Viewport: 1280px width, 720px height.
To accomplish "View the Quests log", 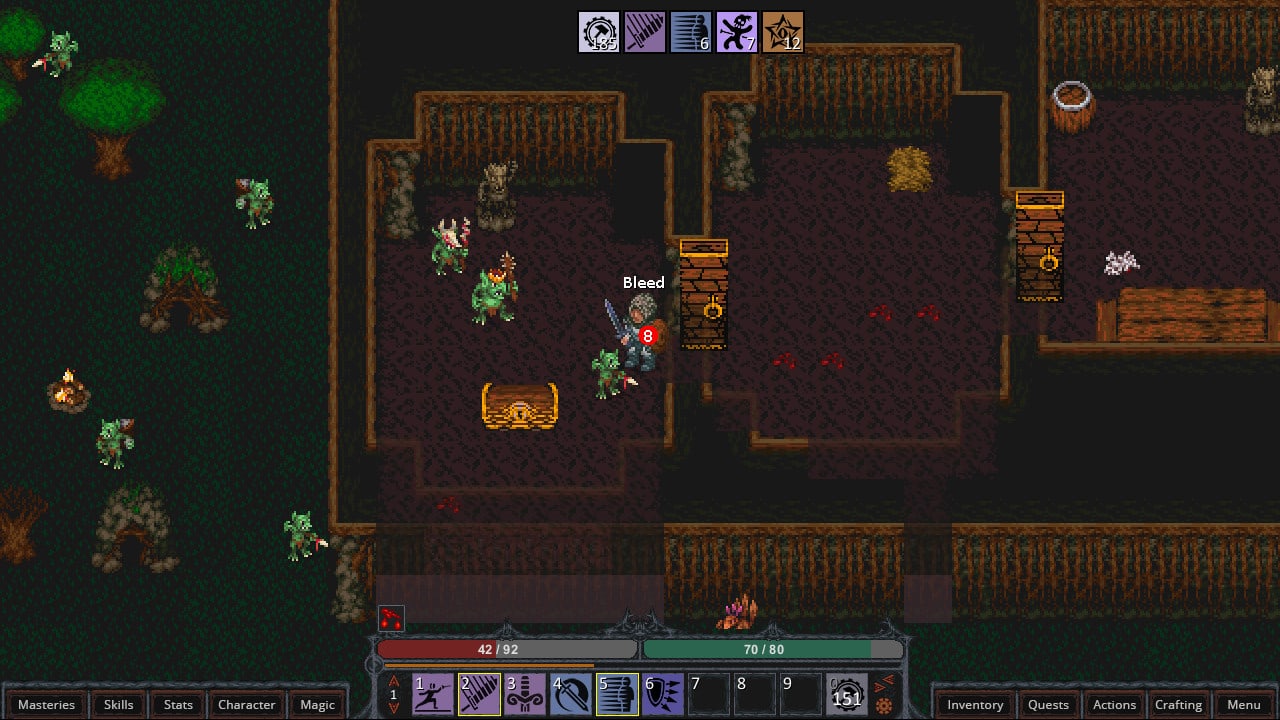I will (1048, 704).
